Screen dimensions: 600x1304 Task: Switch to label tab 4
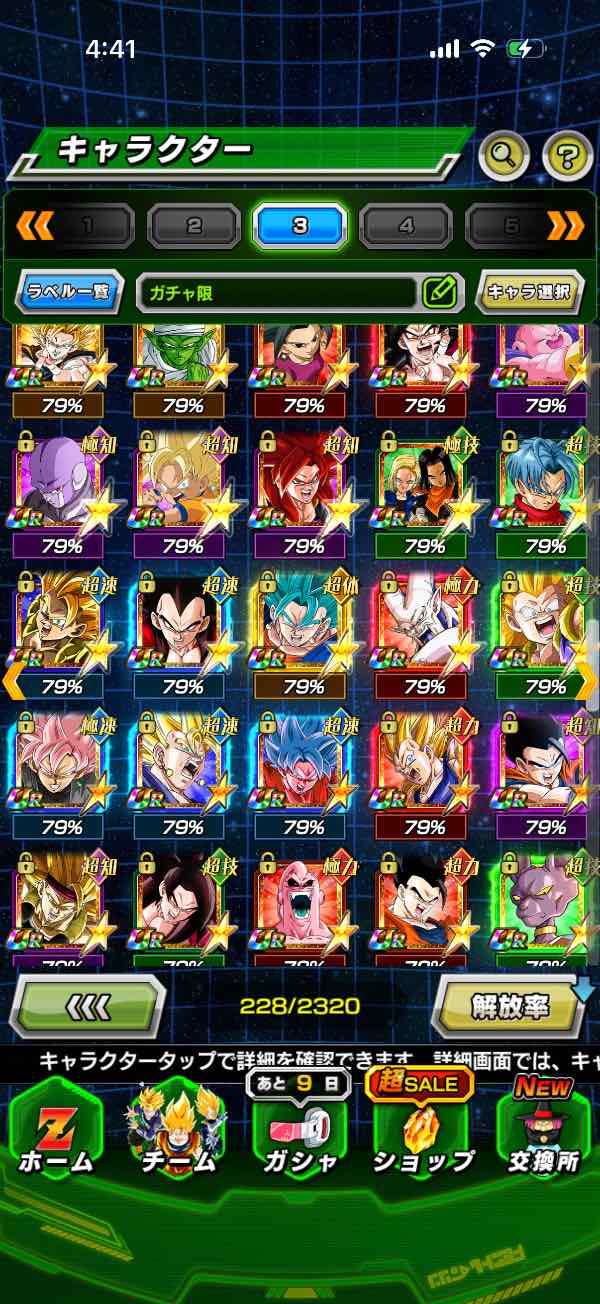(405, 226)
